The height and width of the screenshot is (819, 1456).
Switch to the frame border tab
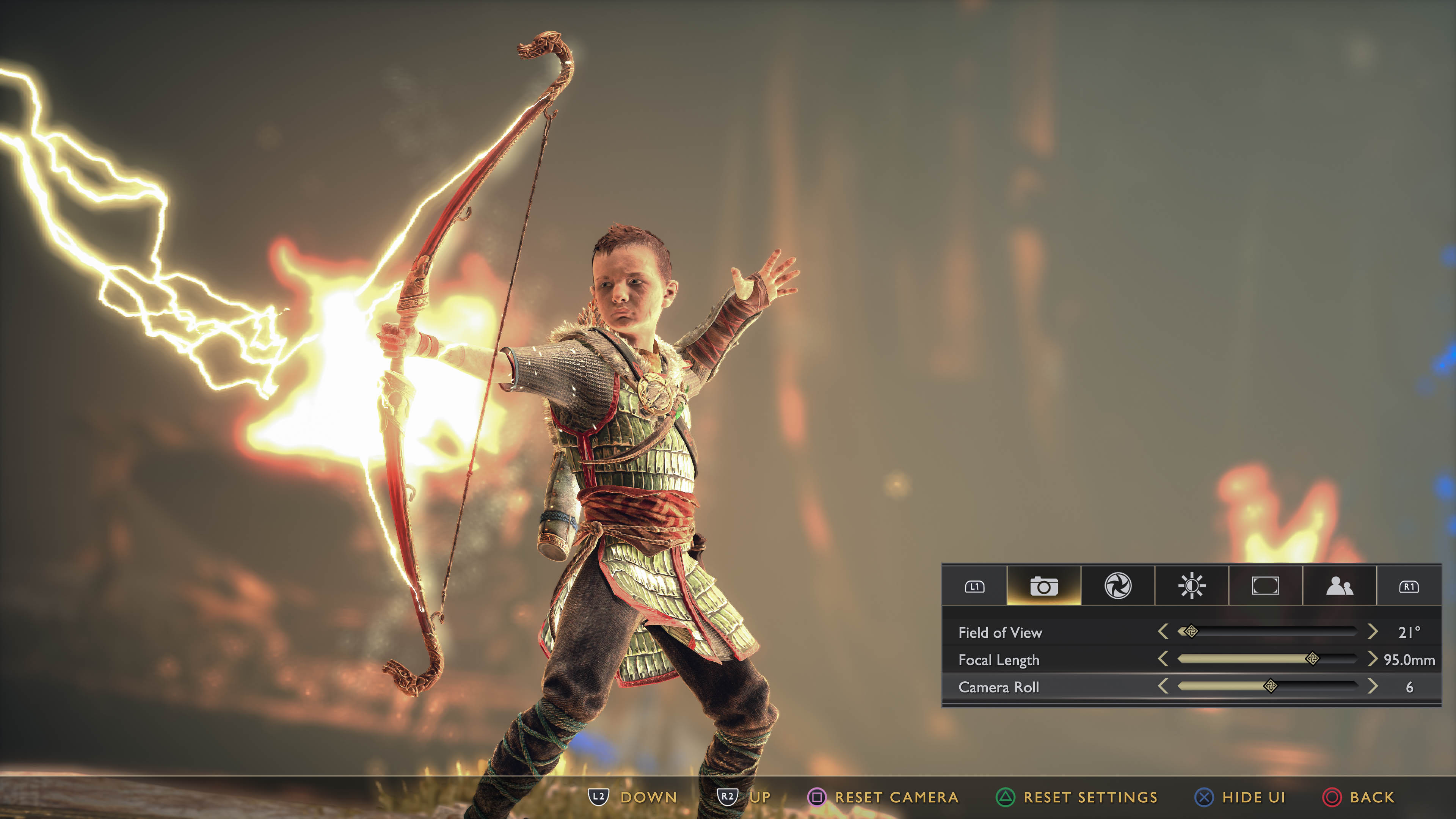(x=1265, y=586)
